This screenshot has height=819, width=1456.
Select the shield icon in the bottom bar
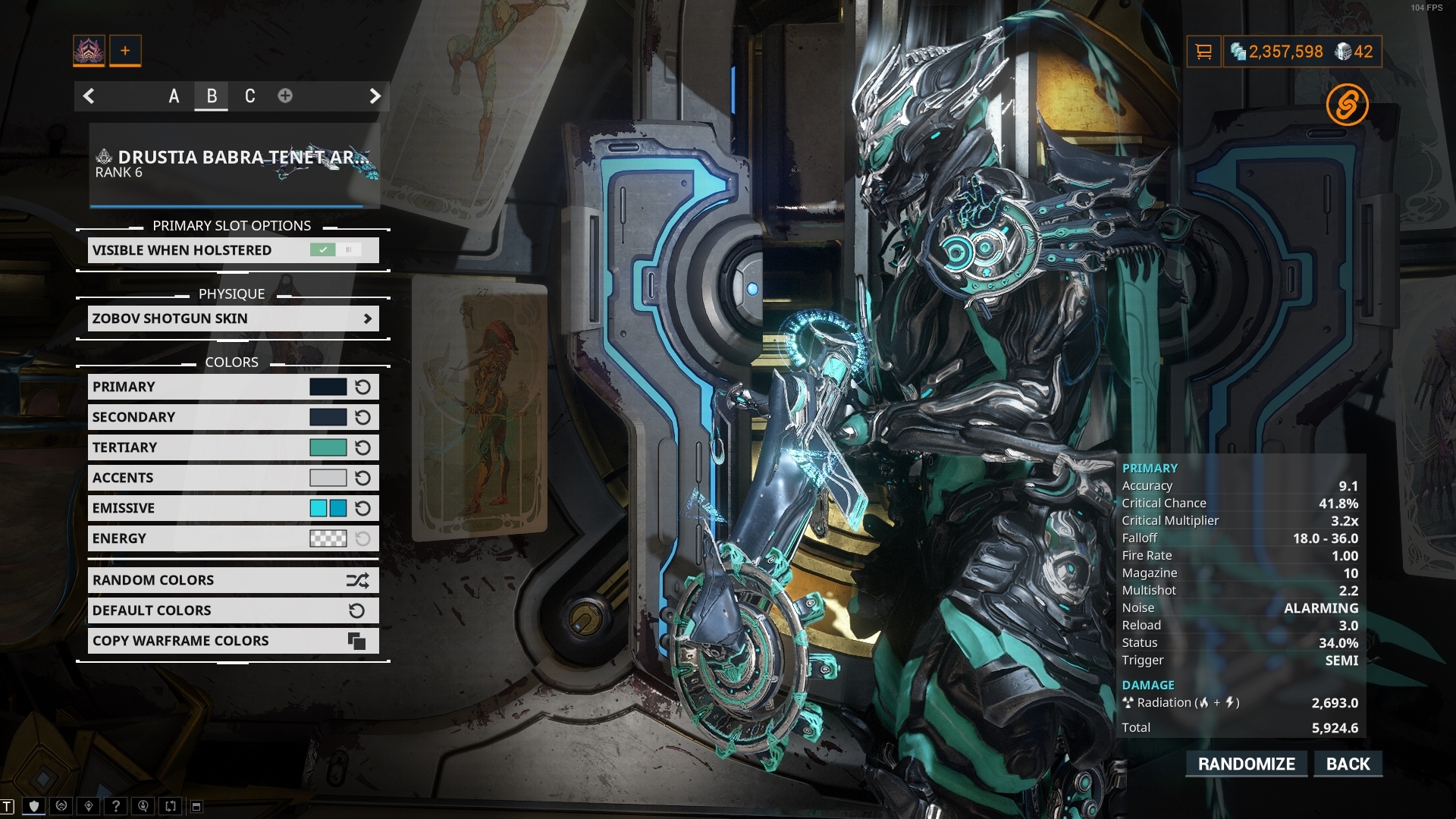pyautogui.click(x=33, y=805)
